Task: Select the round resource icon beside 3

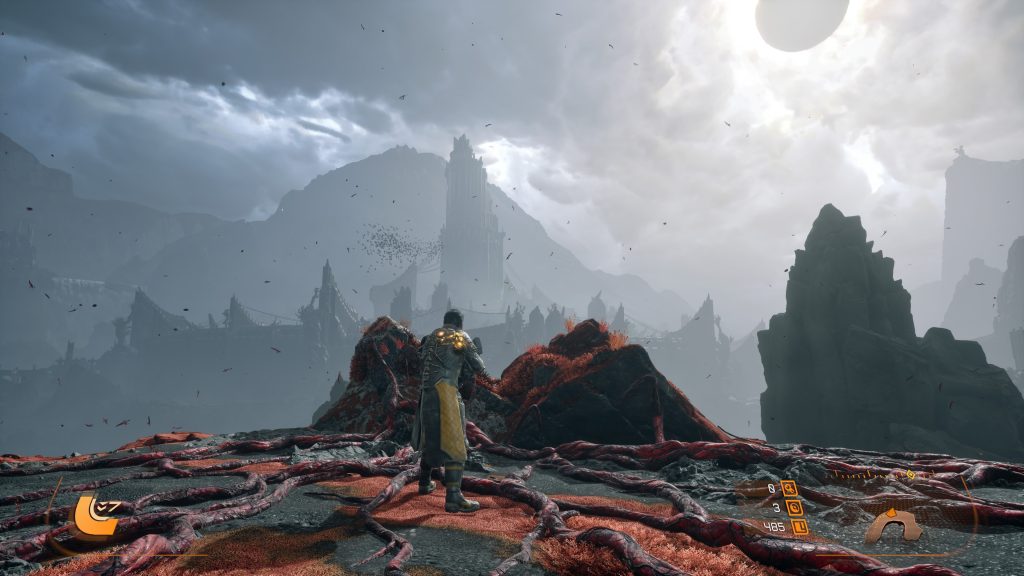Action: click(x=795, y=507)
